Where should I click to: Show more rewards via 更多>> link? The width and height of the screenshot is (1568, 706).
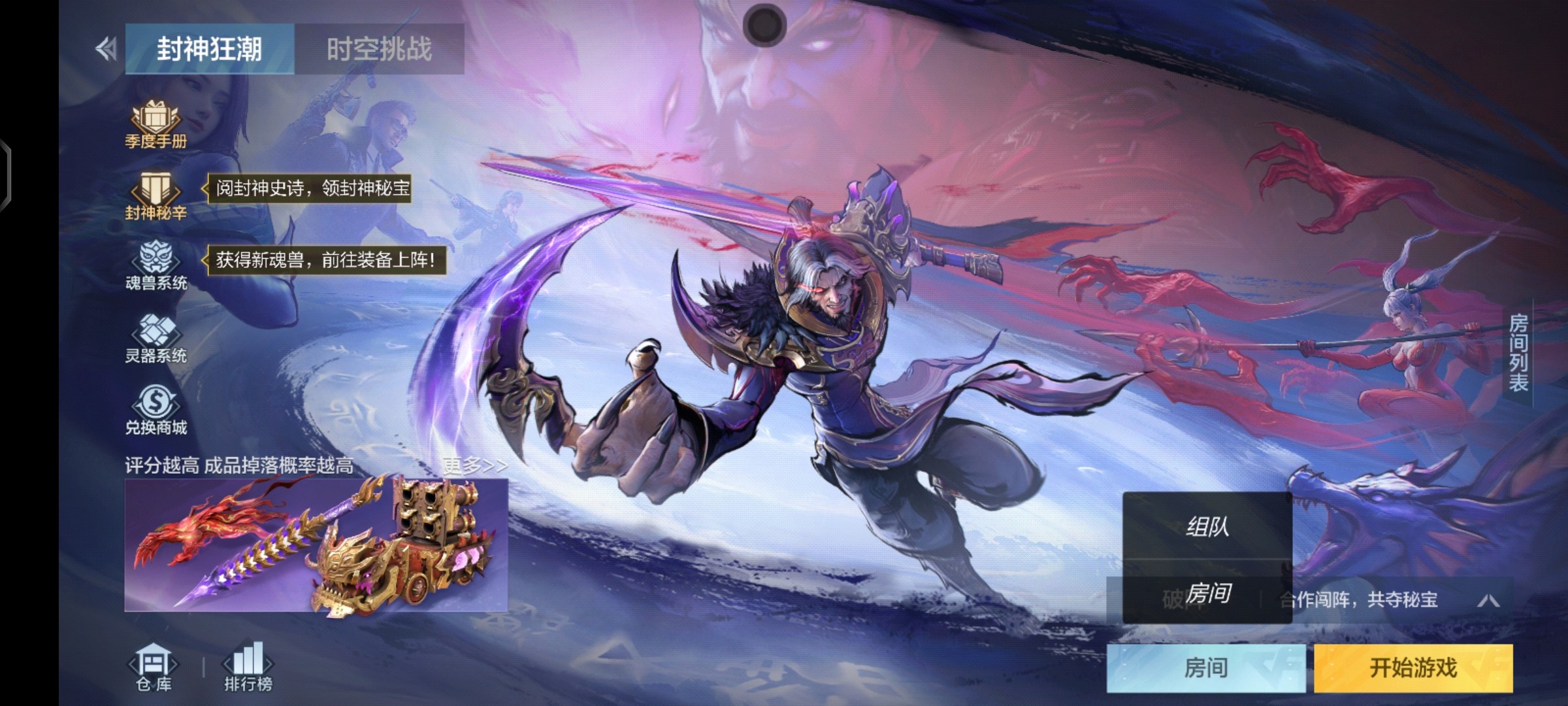click(x=474, y=465)
